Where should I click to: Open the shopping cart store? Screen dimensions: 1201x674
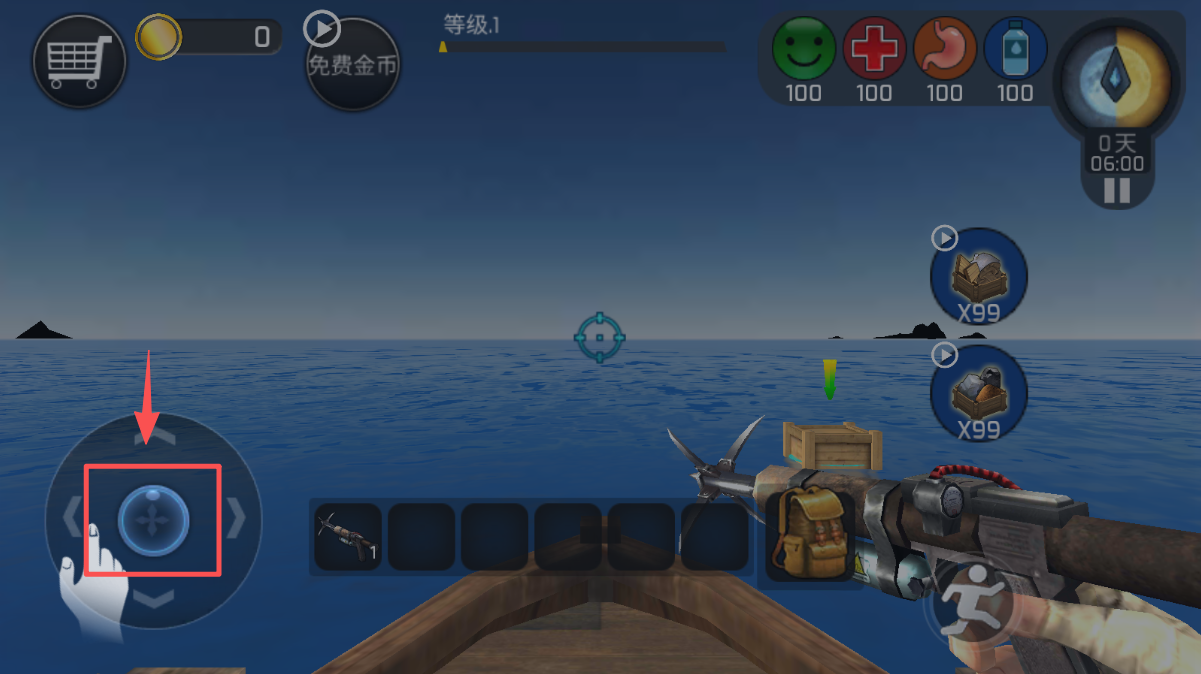[79, 61]
